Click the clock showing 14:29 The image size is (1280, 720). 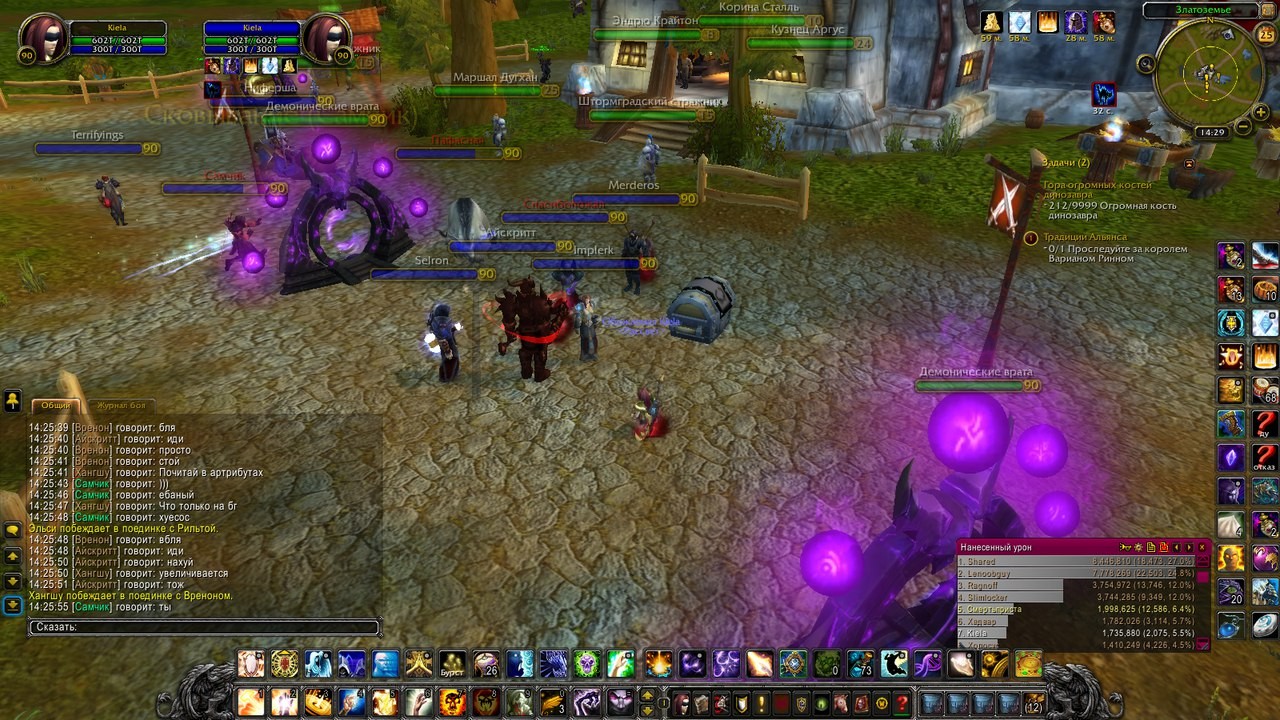click(1211, 132)
